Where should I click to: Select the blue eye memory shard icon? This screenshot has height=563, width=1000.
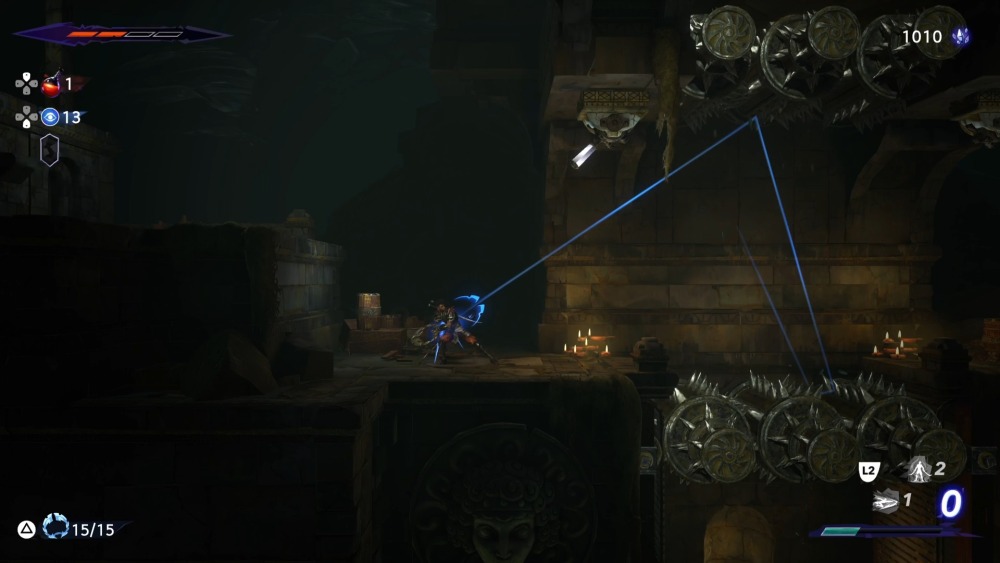[50, 117]
